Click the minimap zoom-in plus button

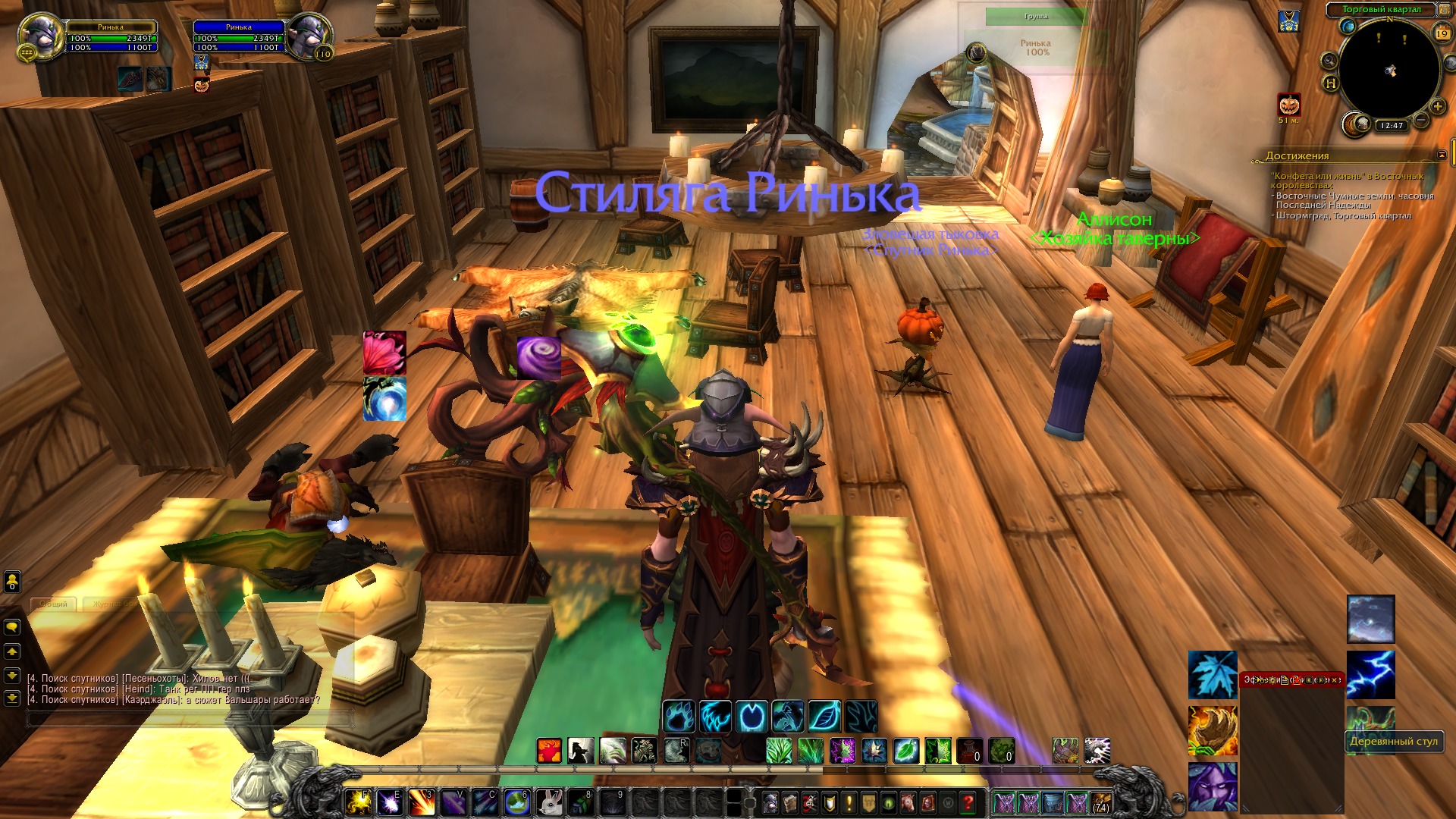1437,106
